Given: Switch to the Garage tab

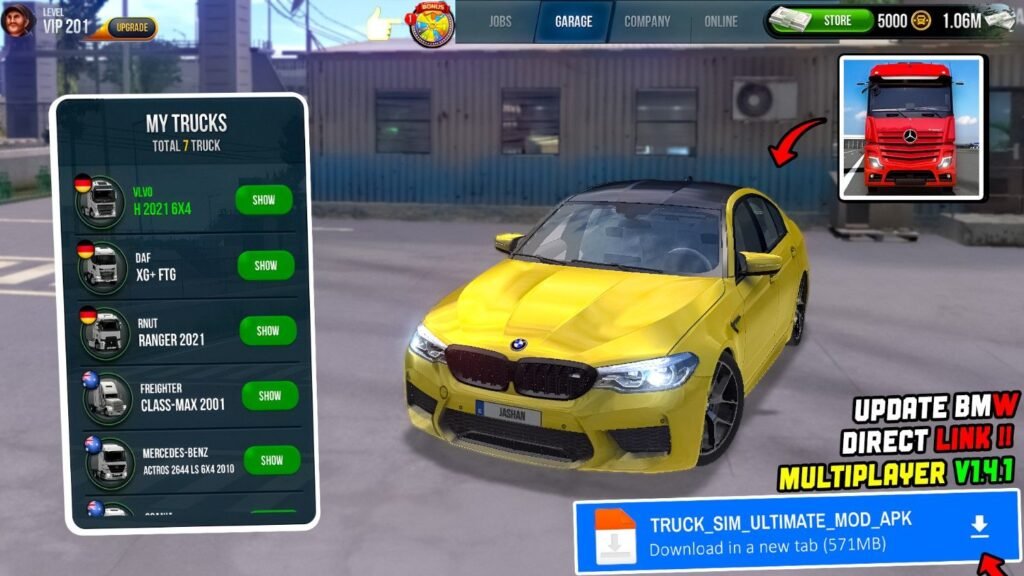Looking at the screenshot, I should coord(573,21).
